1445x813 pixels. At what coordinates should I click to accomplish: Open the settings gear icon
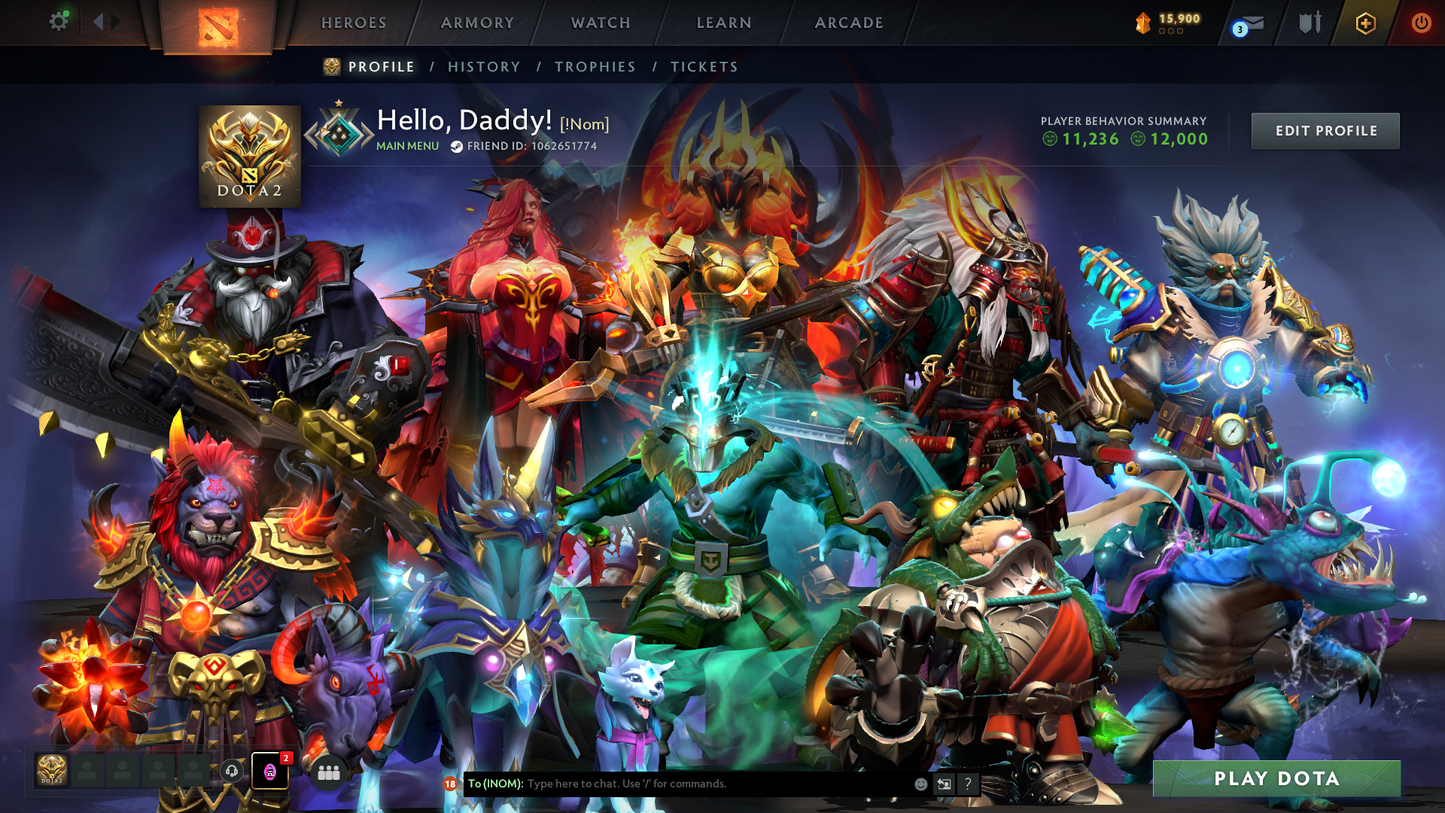point(58,20)
